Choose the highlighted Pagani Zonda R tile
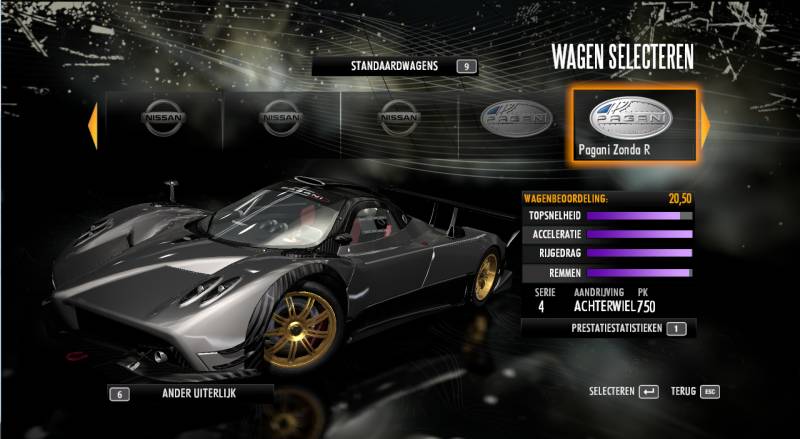800x439 pixels. (631, 125)
